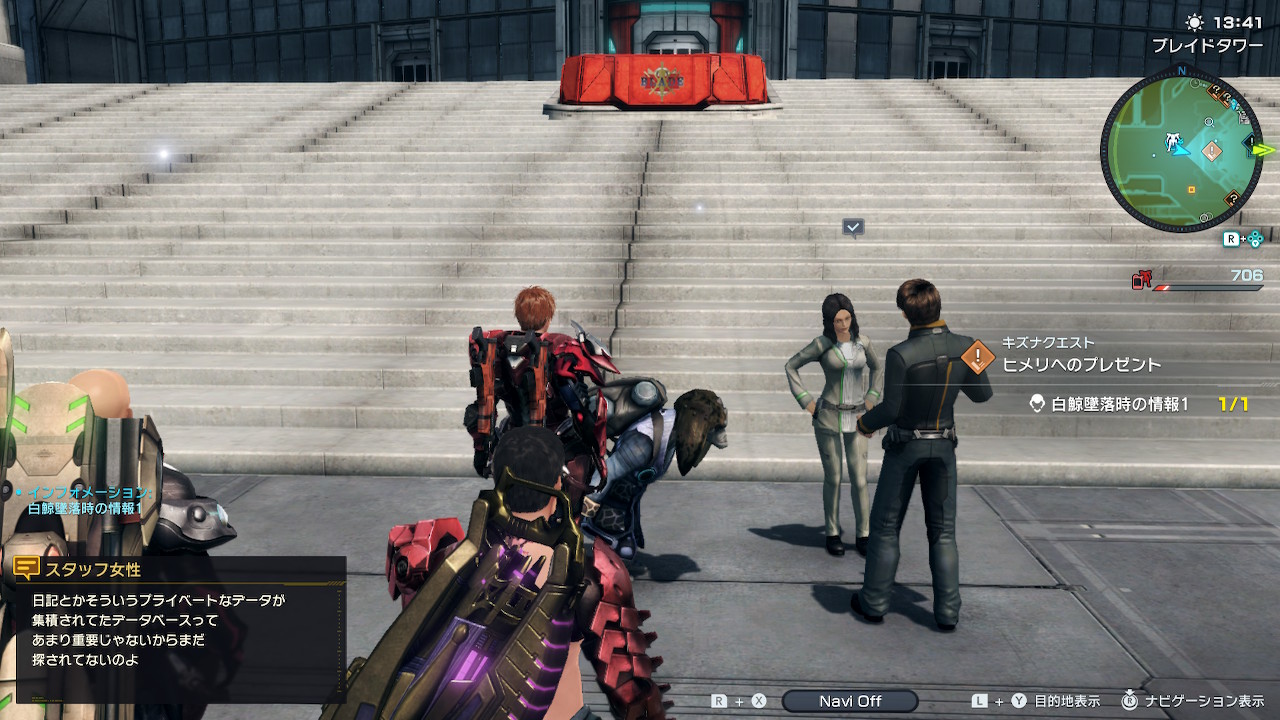The width and height of the screenshot is (1280, 720).
Task: Select the speech bubble marker above the NPCs
Action: coord(853,228)
